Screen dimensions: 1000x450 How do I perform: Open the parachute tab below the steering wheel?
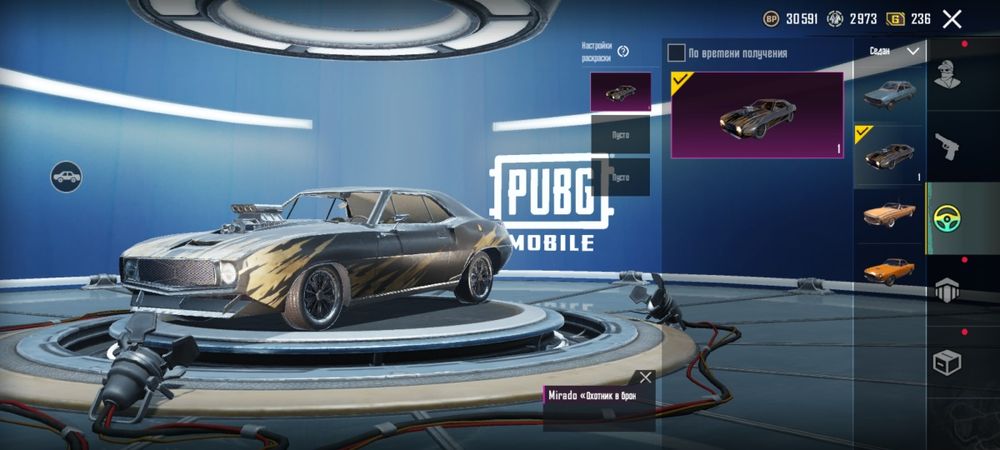947,290
